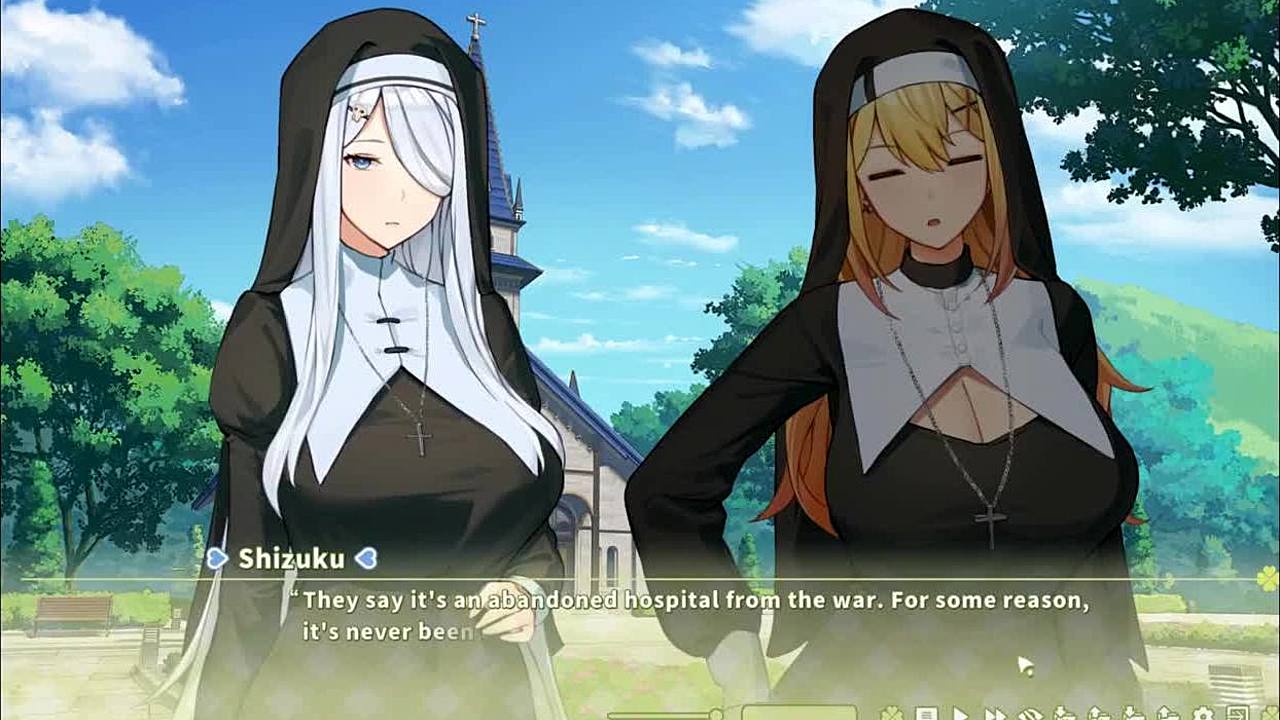Image resolution: width=1280 pixels, height=720 pixels.
Task: Activate fast-forward skip double-arrow icon
Action: 996,714
